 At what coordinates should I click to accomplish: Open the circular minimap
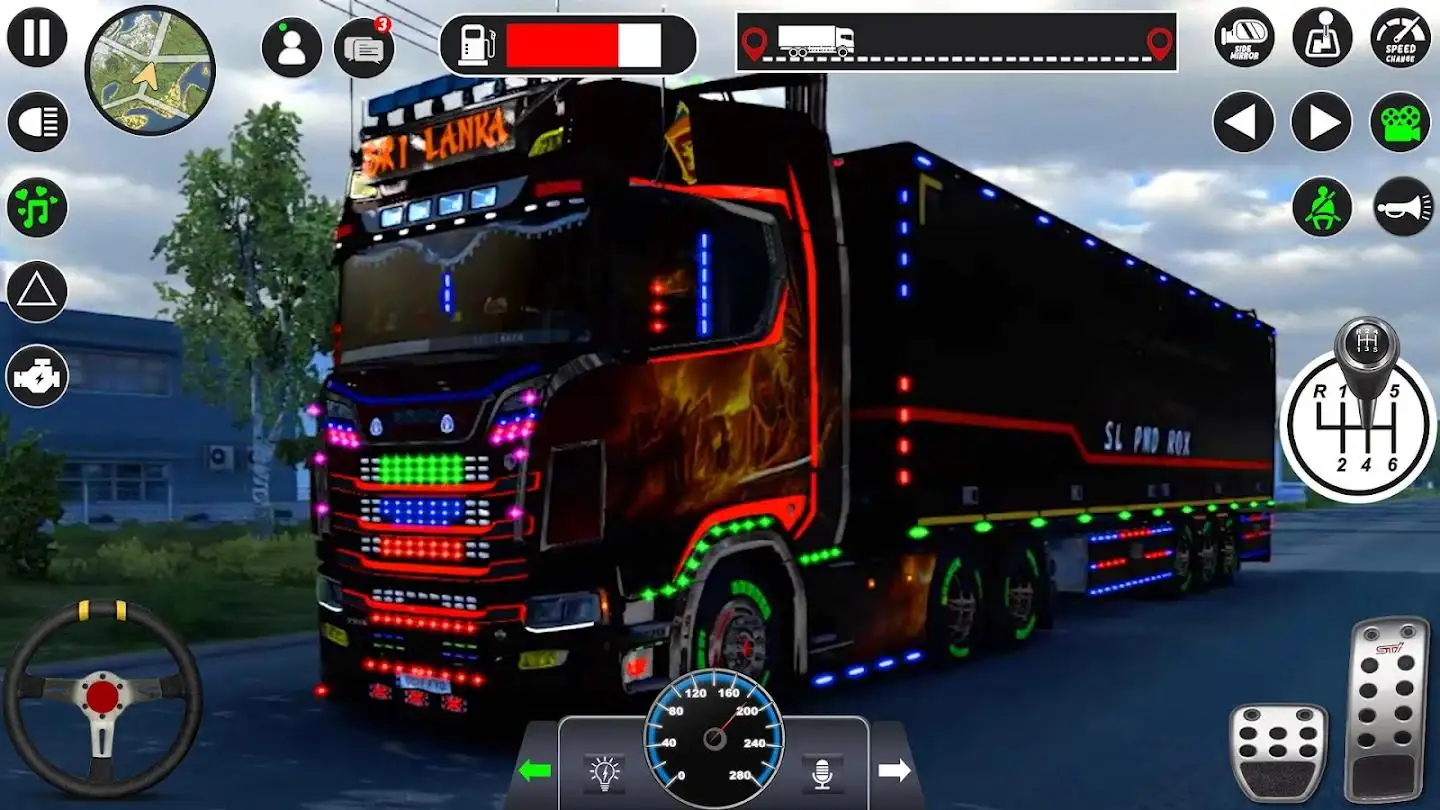click(150, 69)
